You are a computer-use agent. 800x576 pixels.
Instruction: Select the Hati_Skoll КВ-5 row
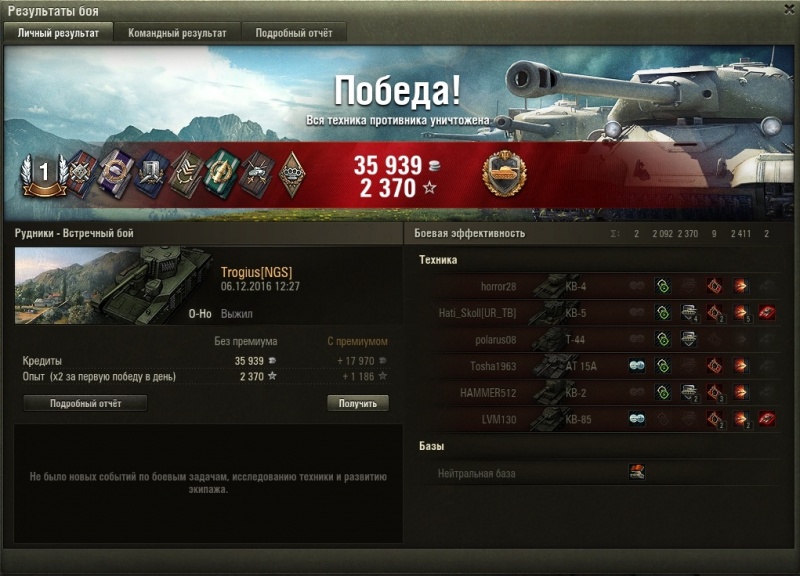coord(598,312)
